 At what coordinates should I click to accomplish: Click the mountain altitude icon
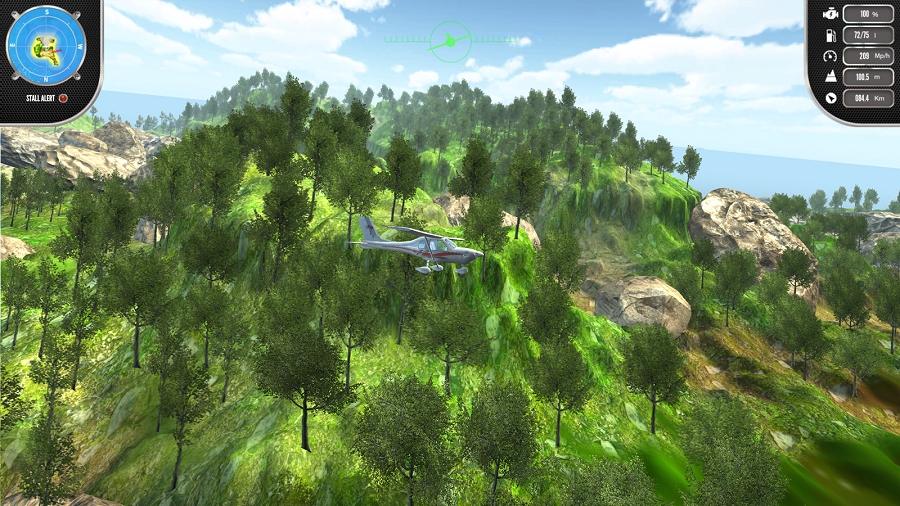829,77
